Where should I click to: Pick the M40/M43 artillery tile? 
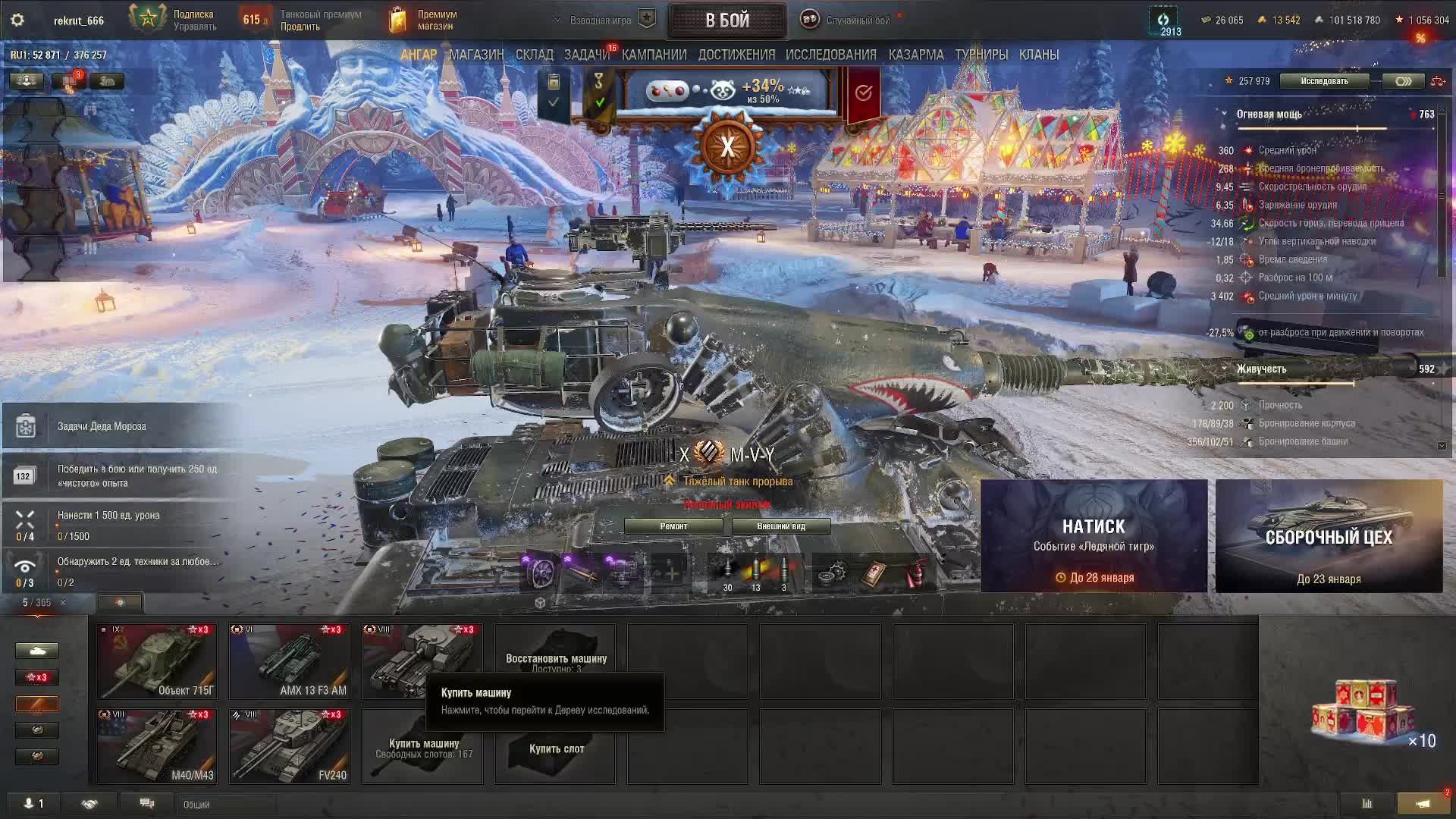[157, 745]
